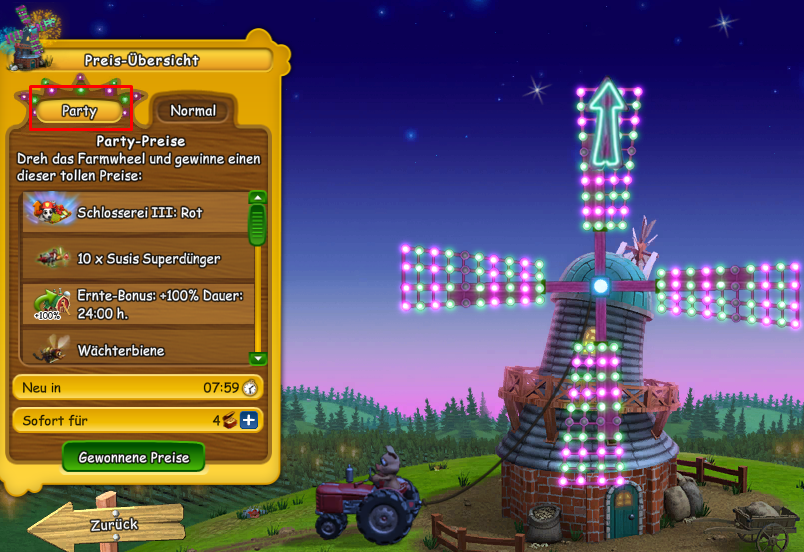The image size is (804, 552).
Task: Open the Normal prize tab
Action: coord(193,110)
